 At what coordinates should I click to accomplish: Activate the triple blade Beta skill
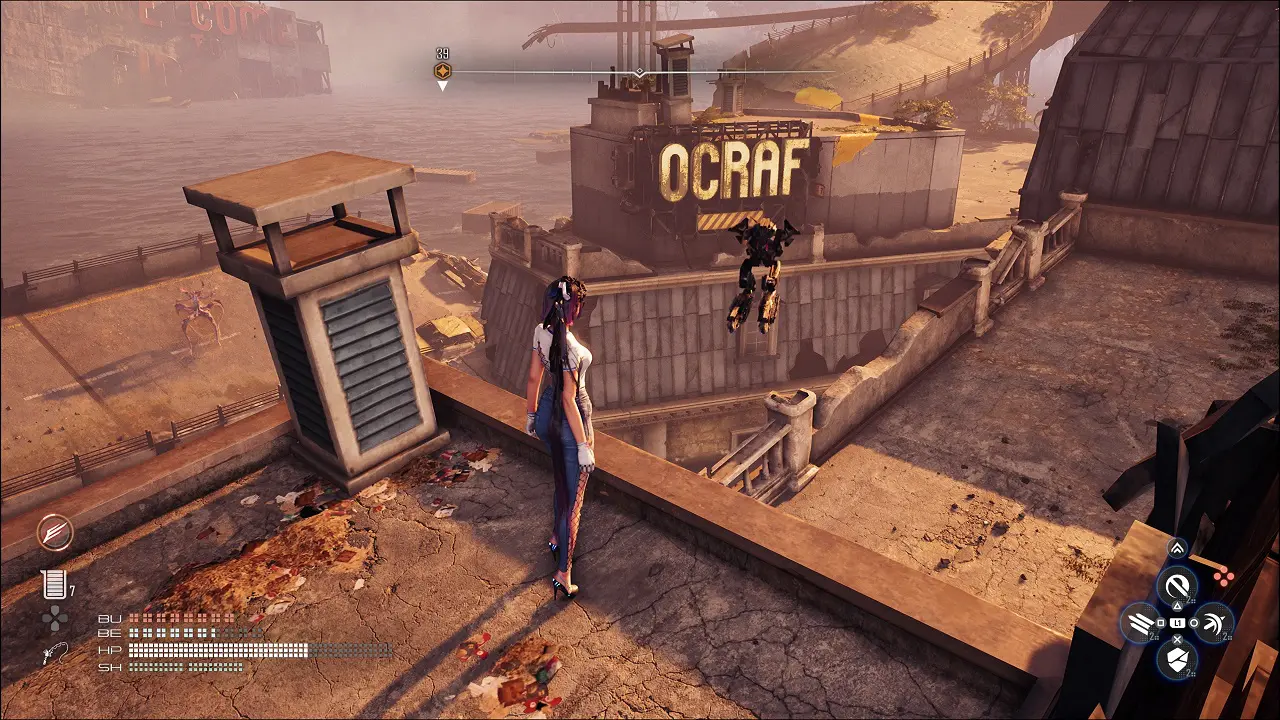coord(1140,623)
